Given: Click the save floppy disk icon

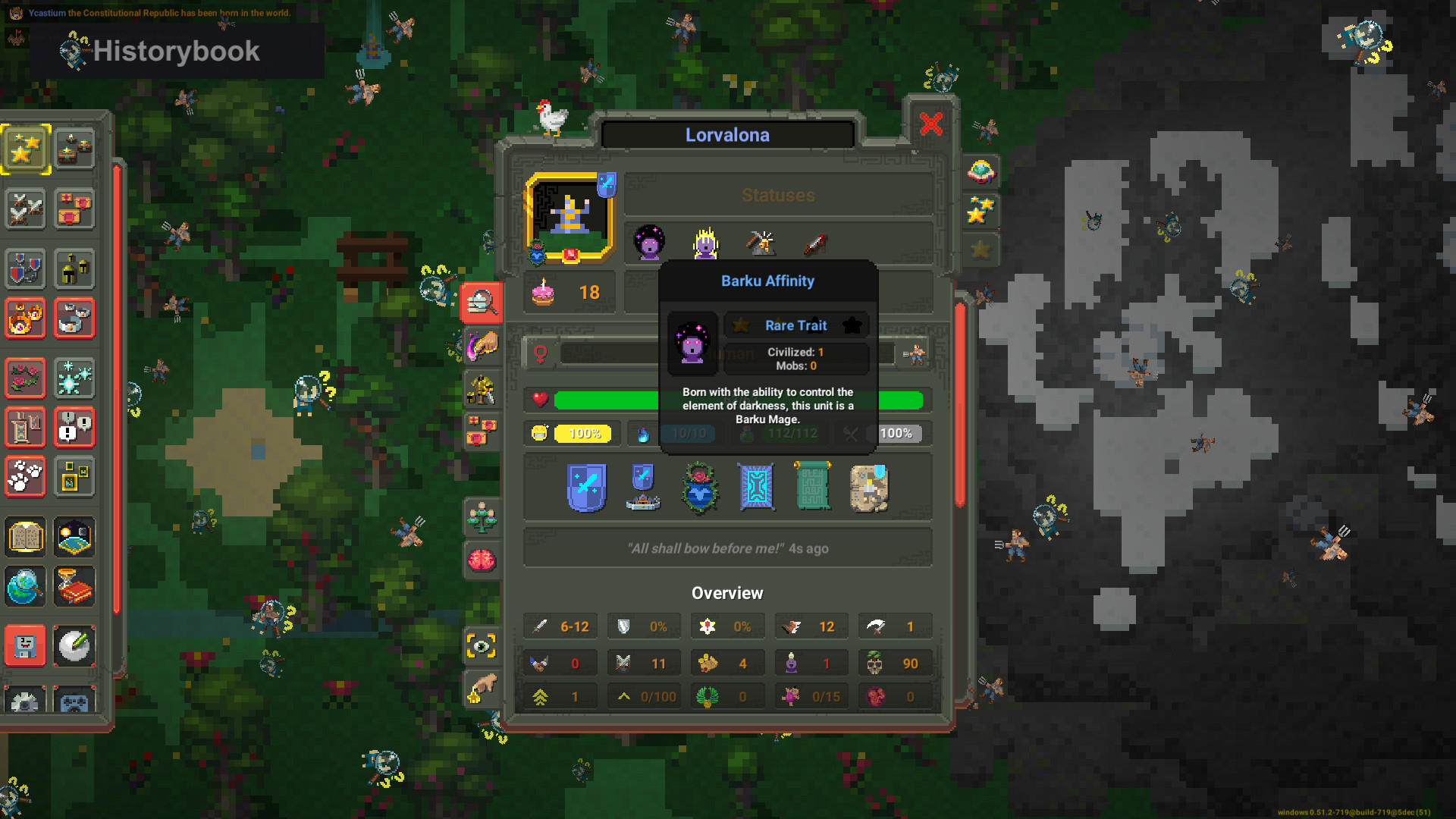Looking at the screenshot, I should click(x=25, y=645).
